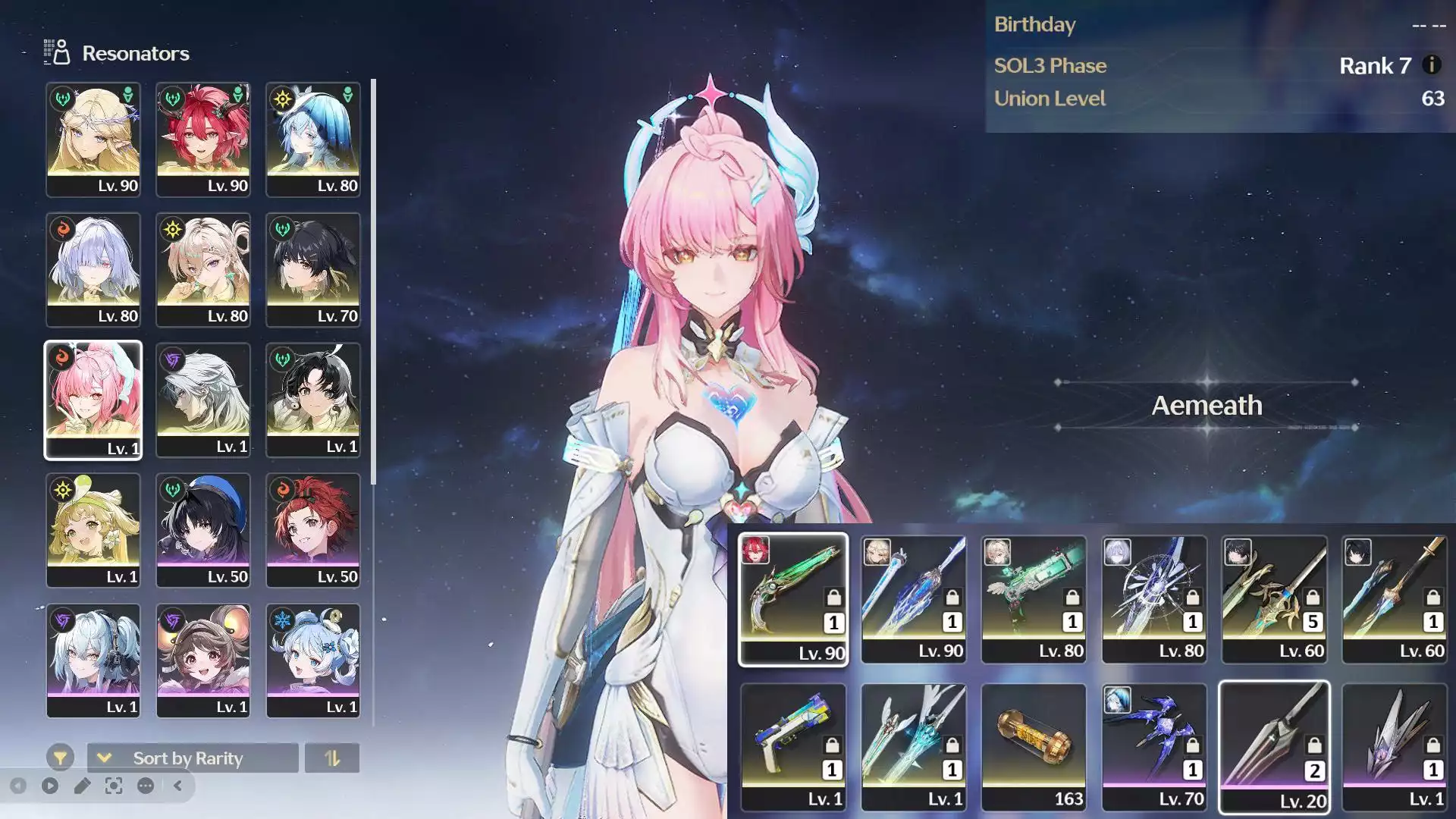Open the resonator filter funnel button

click(60, 757)
